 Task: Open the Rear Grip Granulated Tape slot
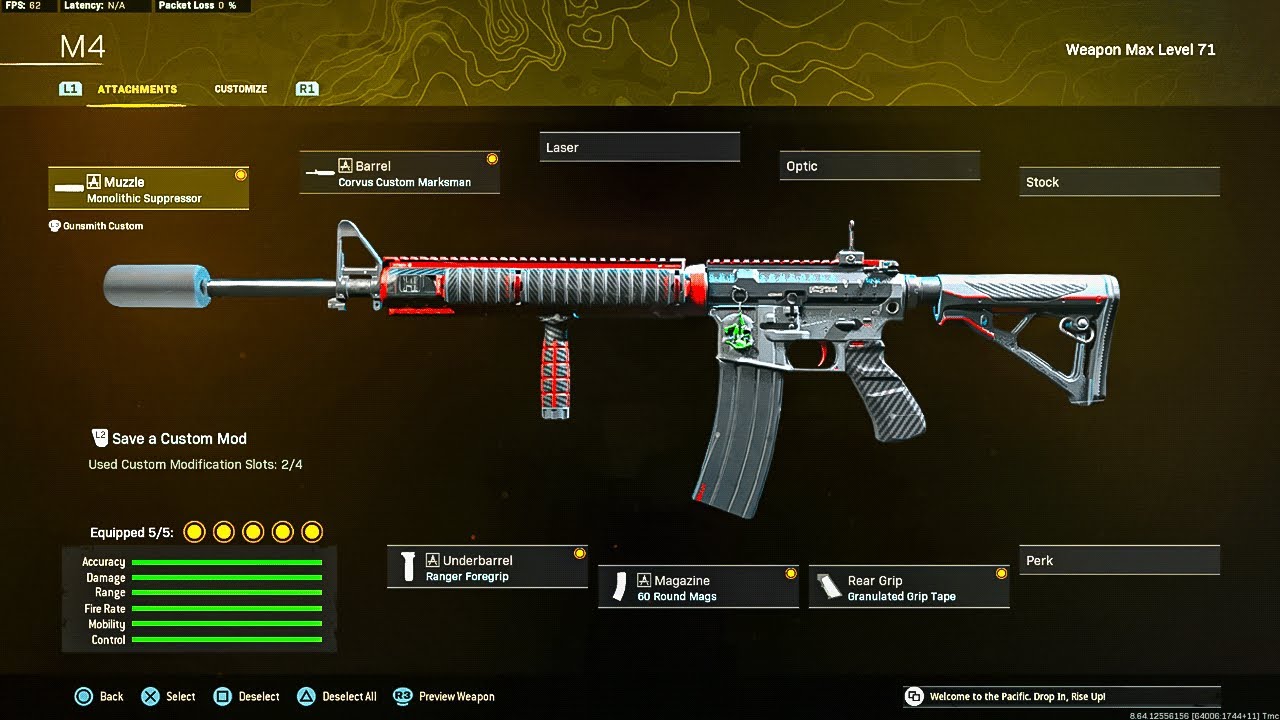point(908,587)
